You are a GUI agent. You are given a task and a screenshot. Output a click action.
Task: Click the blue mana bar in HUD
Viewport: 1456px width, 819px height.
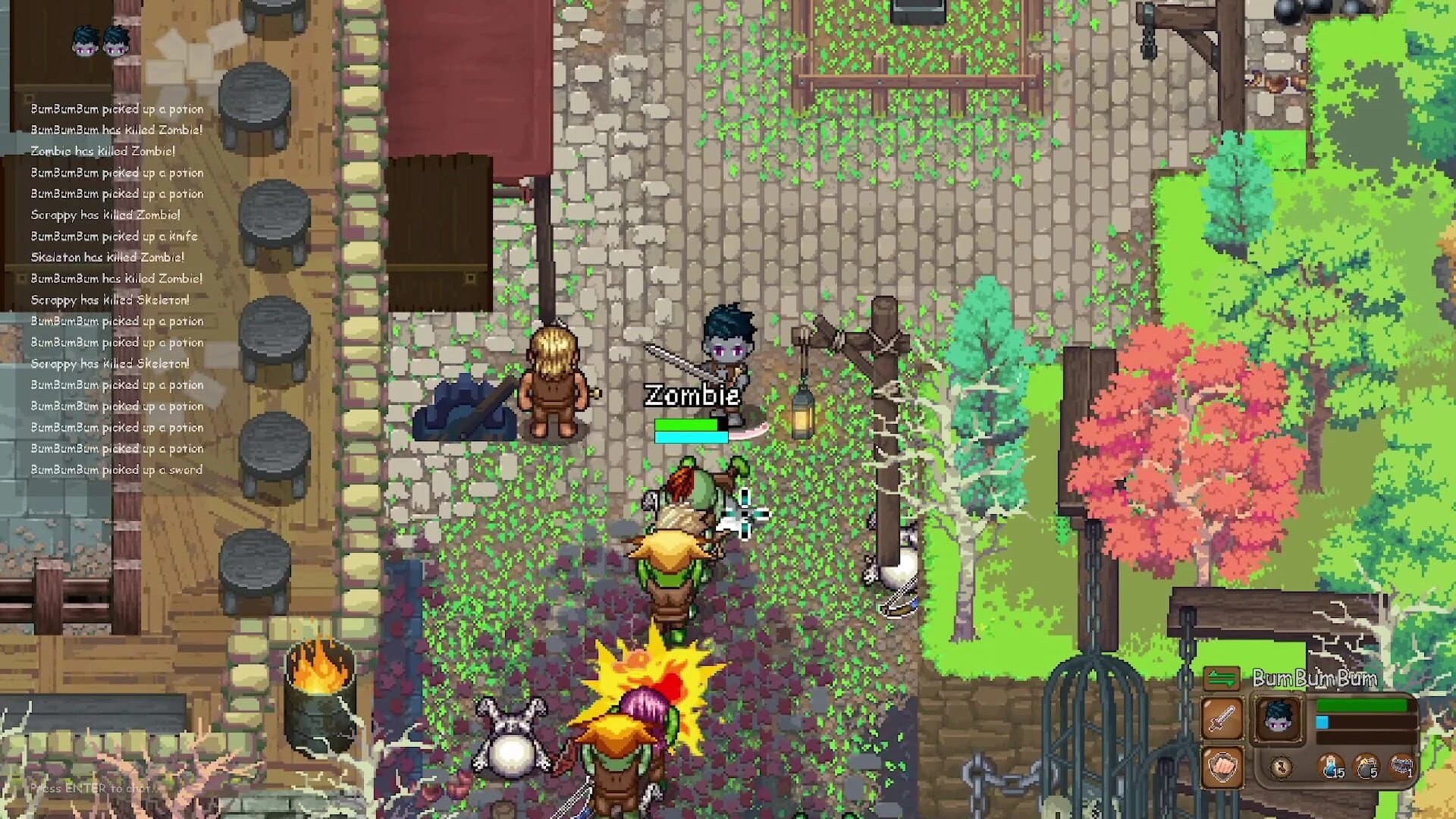point(1324,723)
